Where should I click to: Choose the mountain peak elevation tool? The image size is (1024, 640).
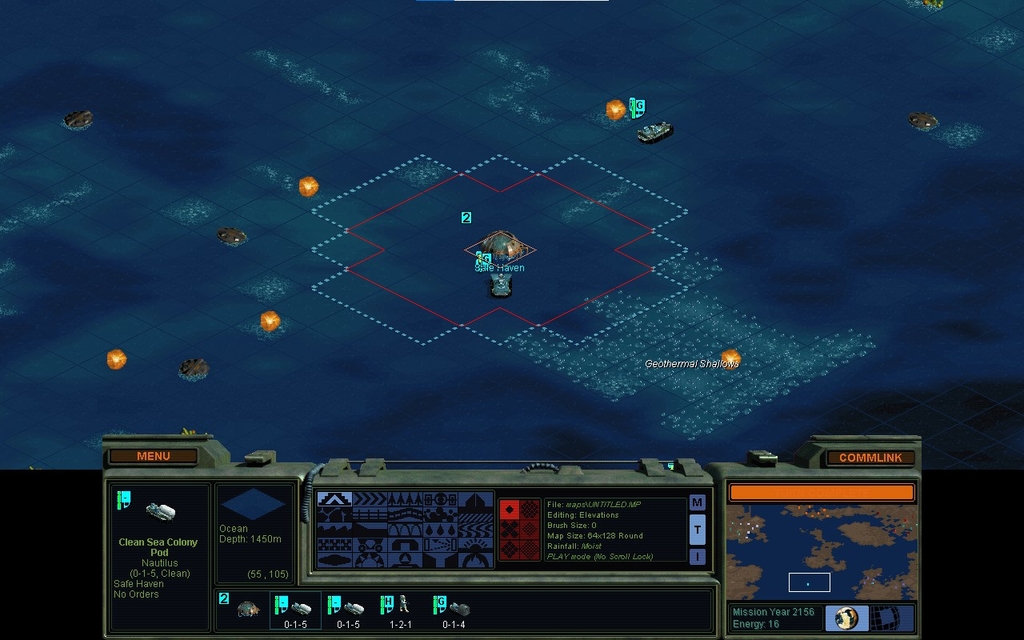click(333, 499)
